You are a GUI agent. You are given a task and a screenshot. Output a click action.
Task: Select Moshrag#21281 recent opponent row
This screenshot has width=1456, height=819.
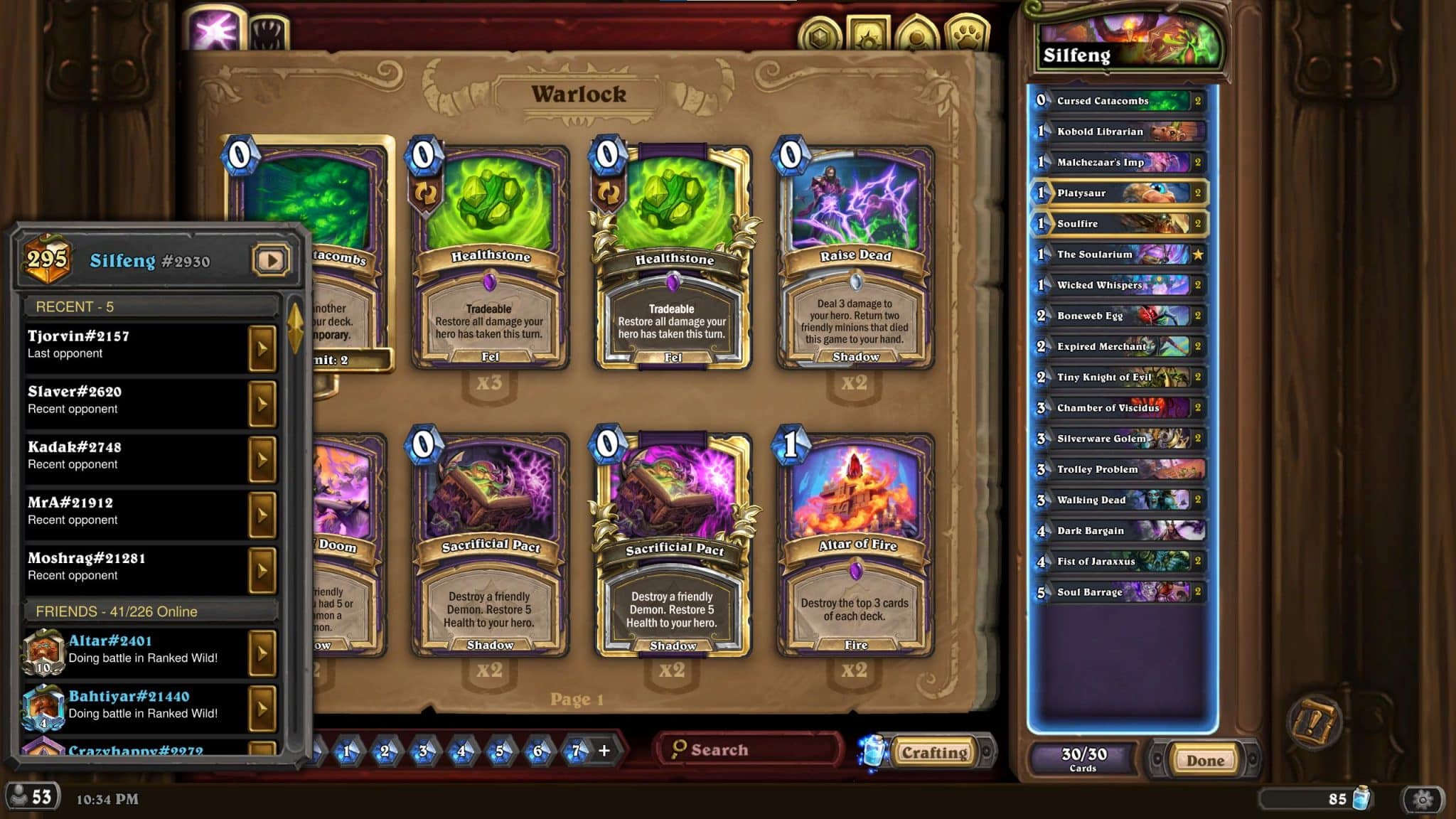pos(136,566)
